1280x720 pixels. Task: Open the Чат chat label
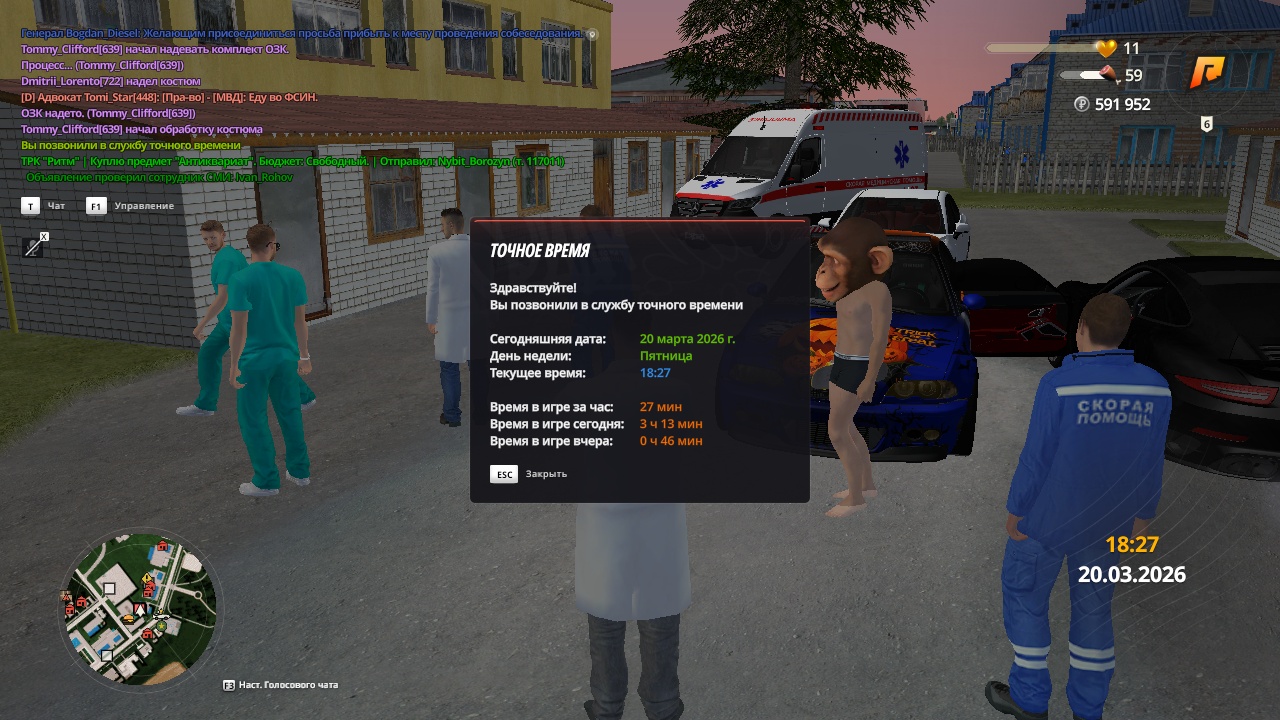(56, 206)
